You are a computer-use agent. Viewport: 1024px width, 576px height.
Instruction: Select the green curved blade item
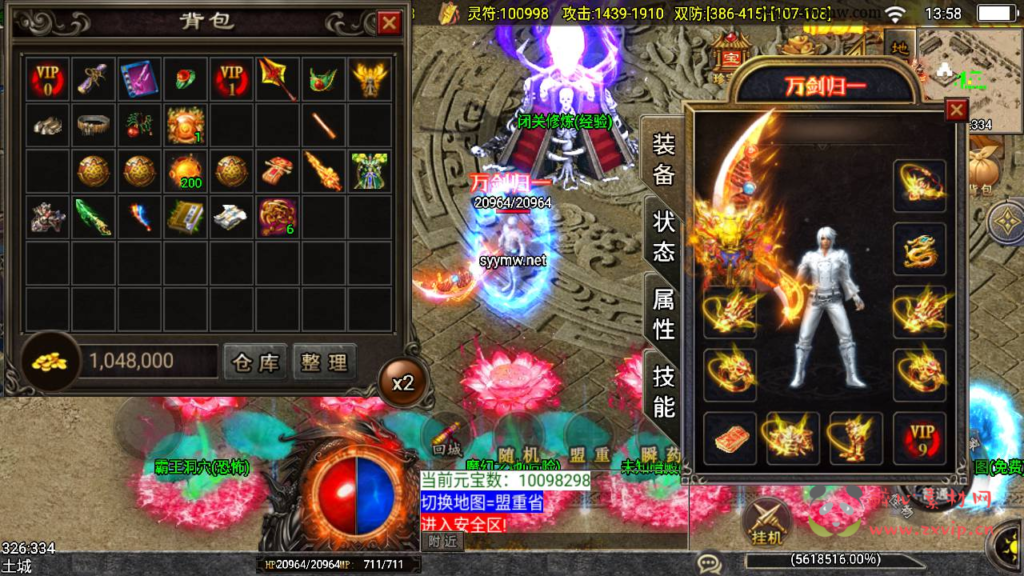93,216
